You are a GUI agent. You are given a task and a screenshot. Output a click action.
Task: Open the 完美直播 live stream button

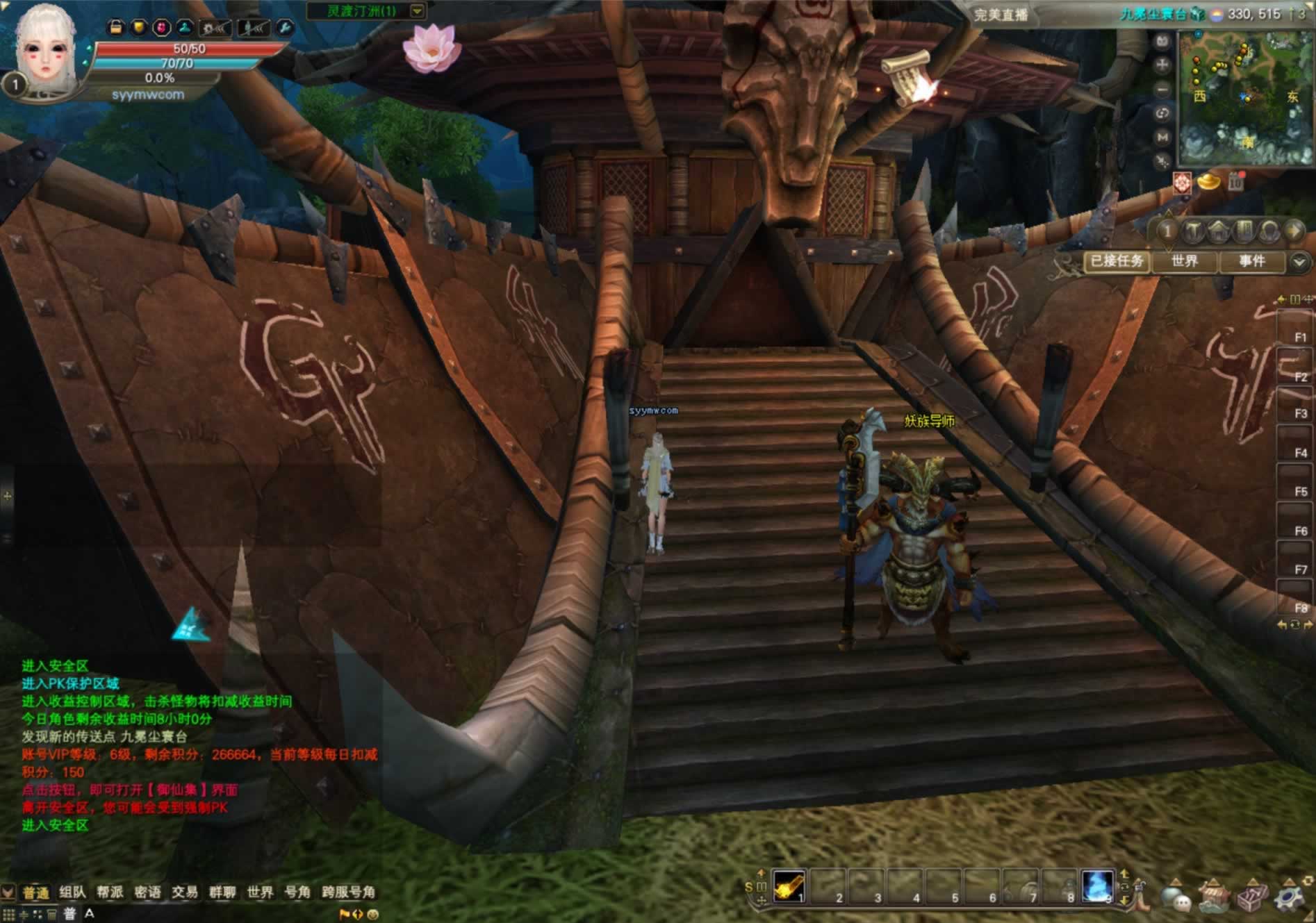[1001, 15]
